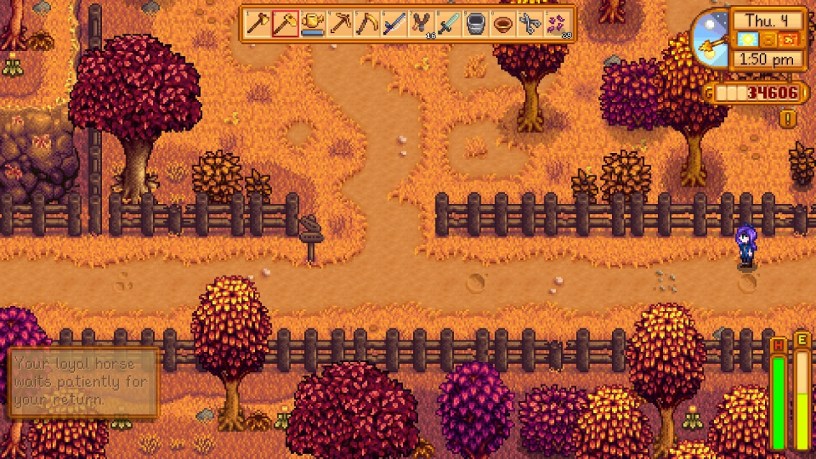Select the copper pan slot
Viewport: 816px width, 459px height.
pyautogui.click(x=502, y=23)
